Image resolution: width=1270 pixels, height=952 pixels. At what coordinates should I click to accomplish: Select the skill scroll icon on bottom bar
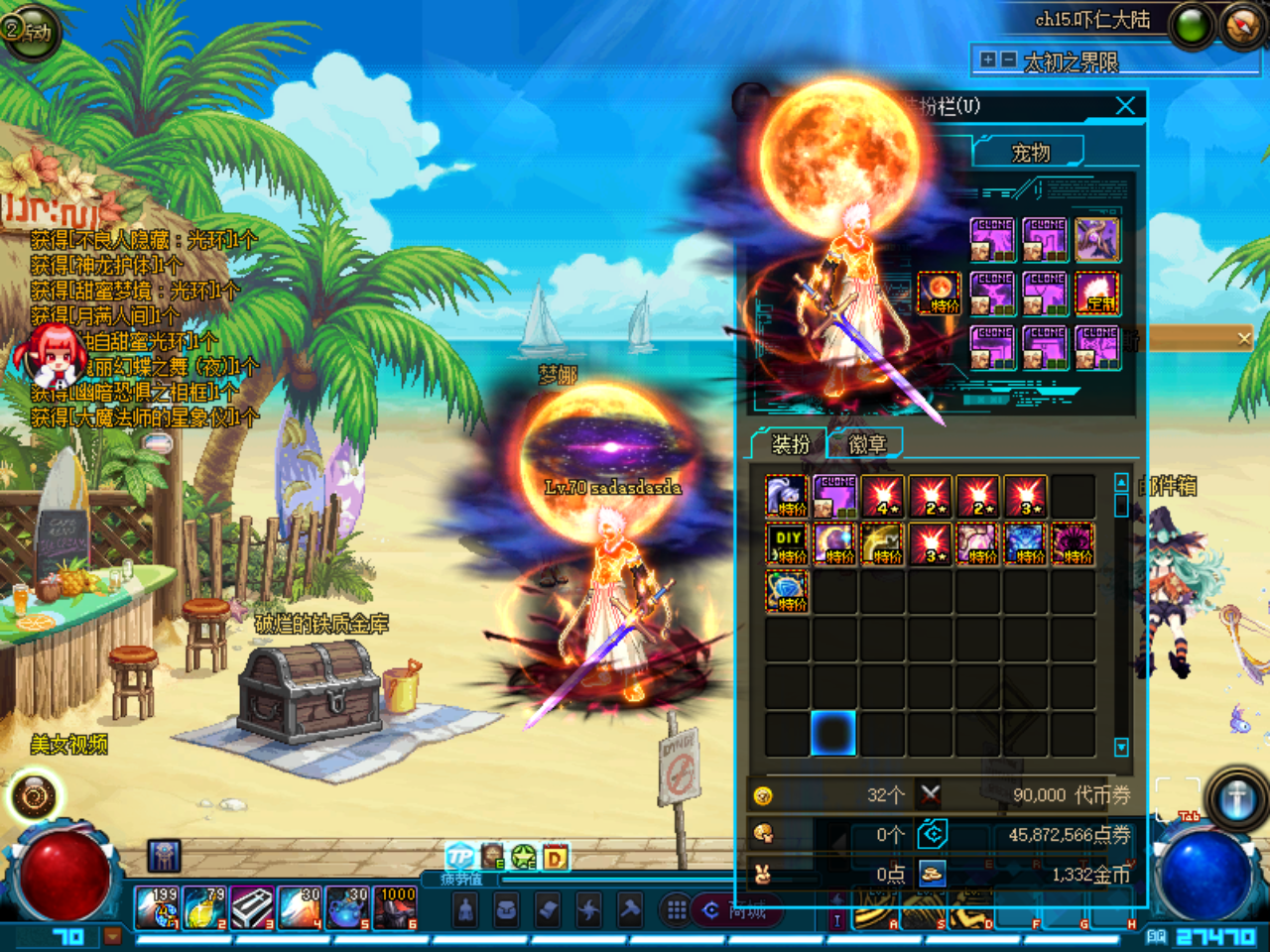click(x=549, y=910)
